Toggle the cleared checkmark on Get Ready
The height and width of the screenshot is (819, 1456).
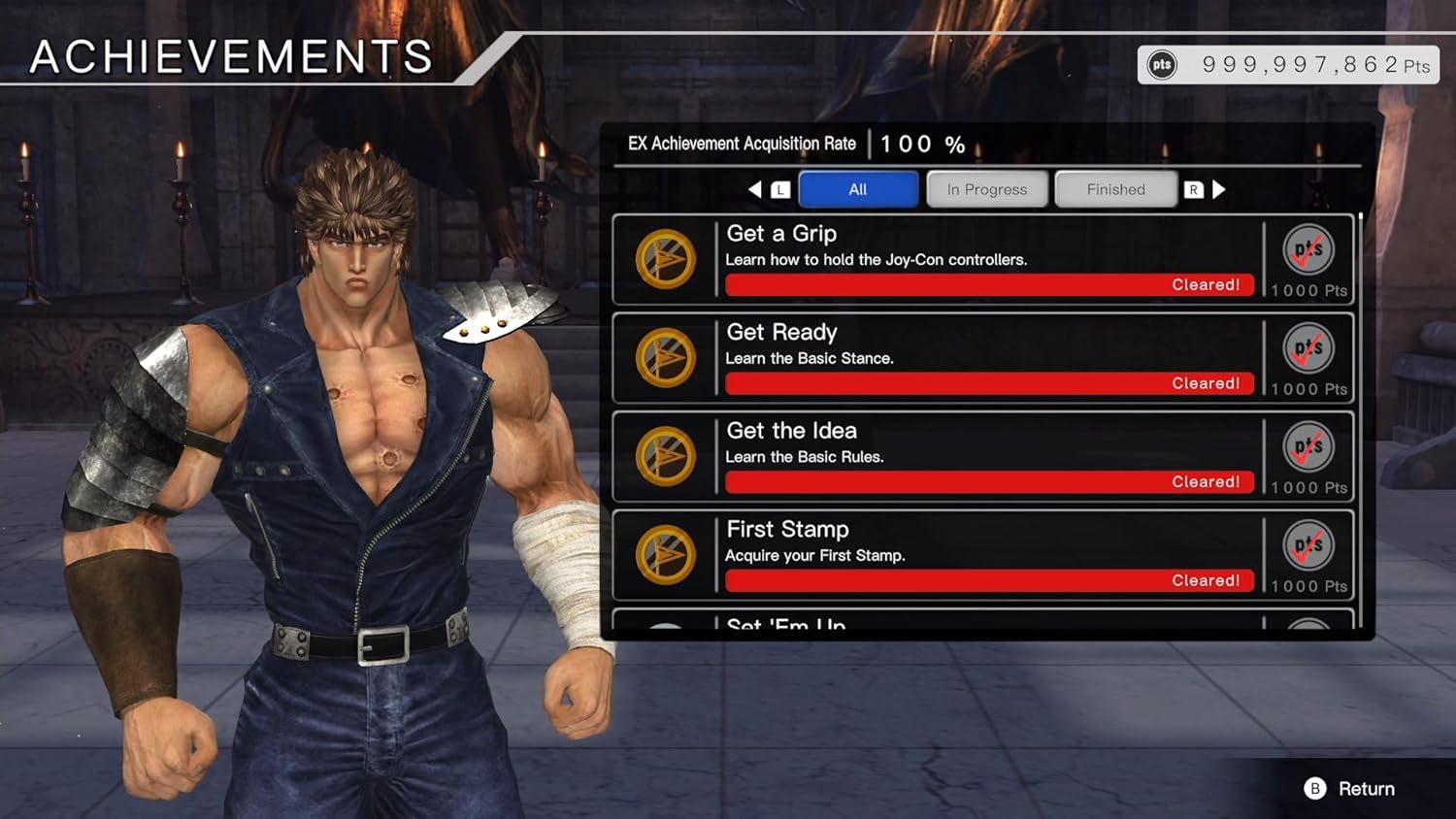1307,347
